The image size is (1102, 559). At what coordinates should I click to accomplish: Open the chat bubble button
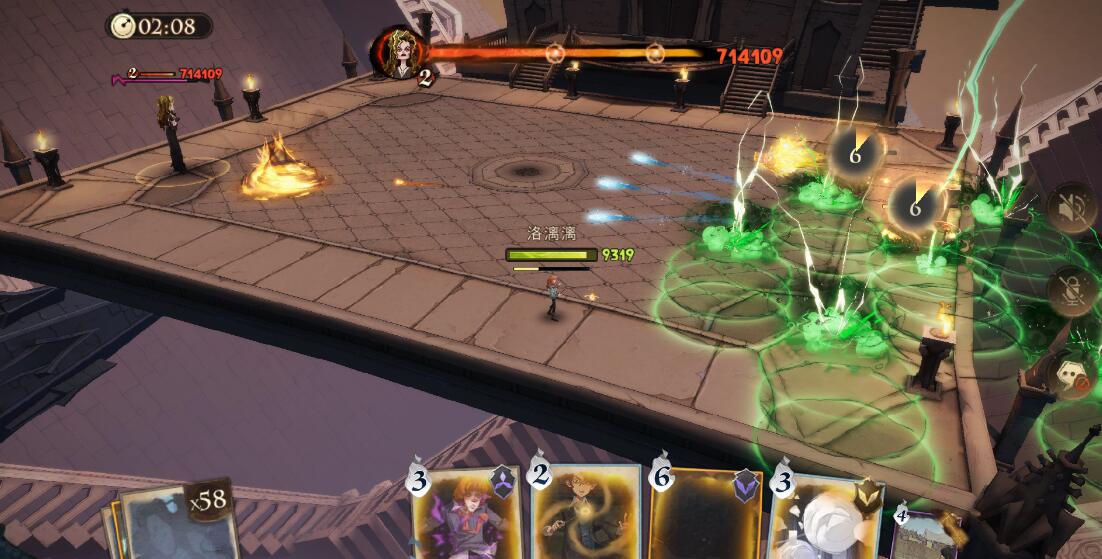coord(1072,376)
